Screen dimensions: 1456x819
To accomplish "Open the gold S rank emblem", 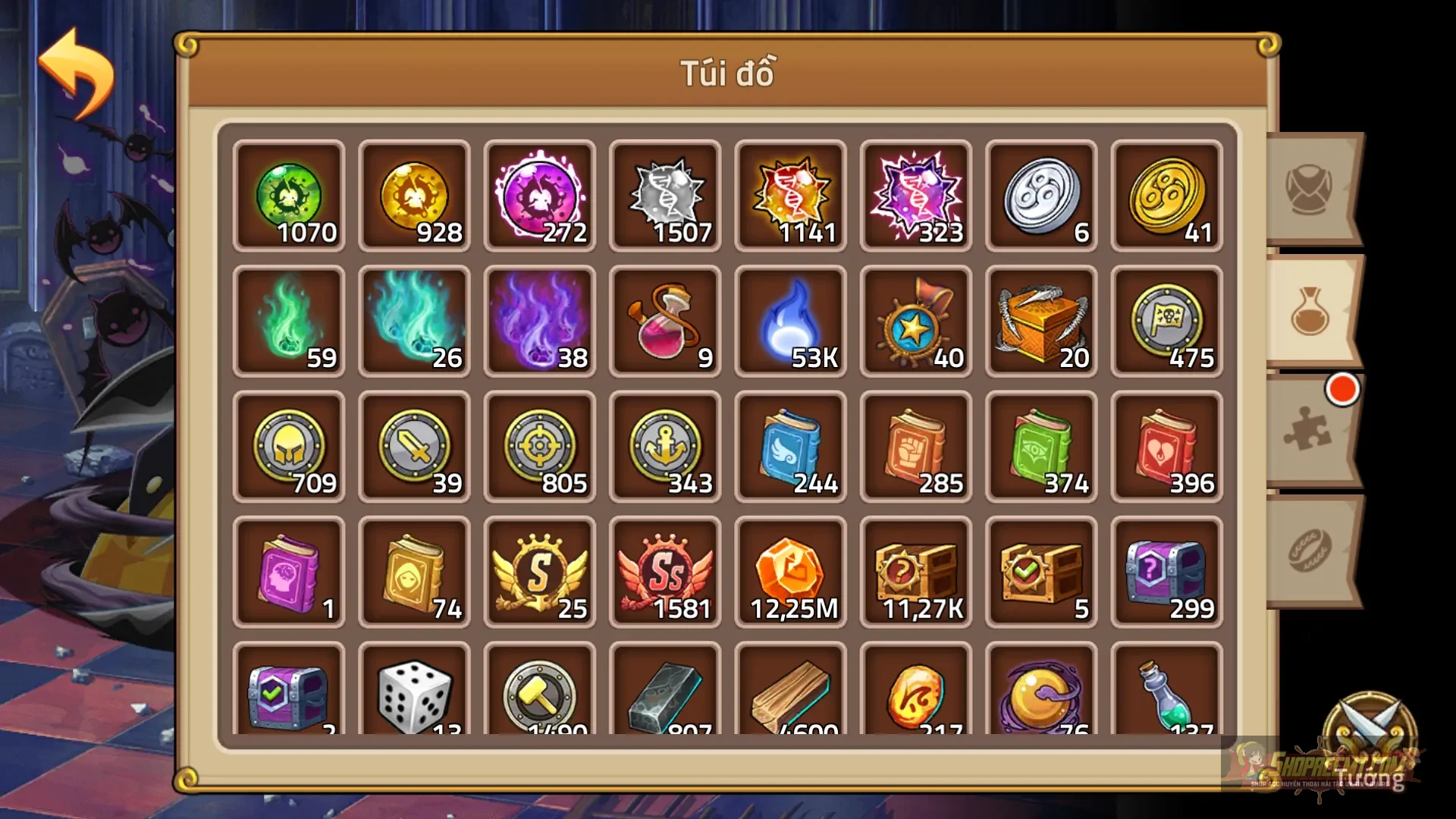I will point(539,571).
